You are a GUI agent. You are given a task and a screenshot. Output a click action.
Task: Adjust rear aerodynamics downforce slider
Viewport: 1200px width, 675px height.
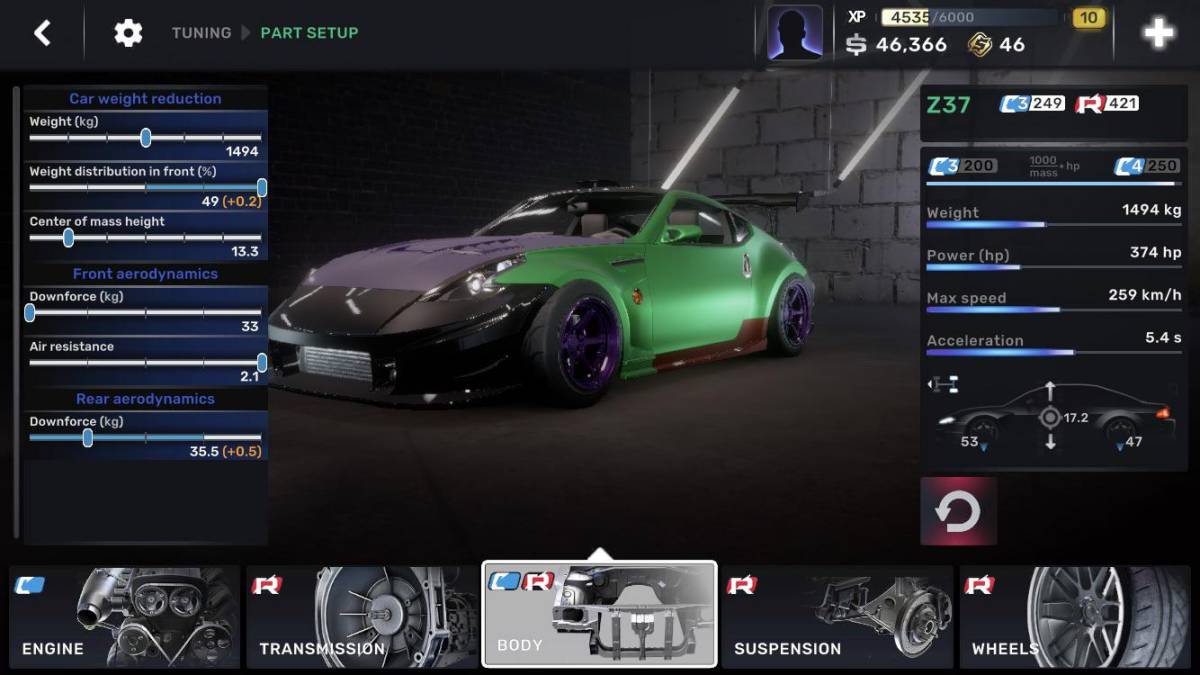click(88, 438)
